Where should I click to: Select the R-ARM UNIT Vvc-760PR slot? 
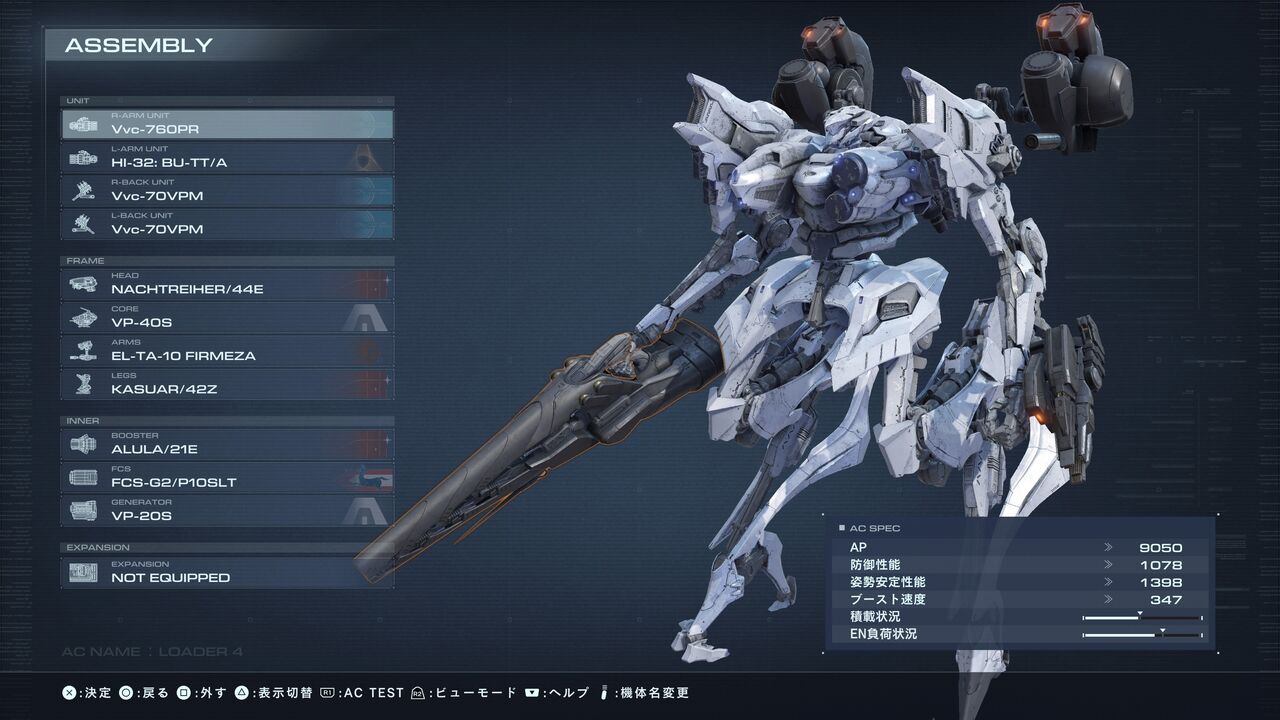coord(227,124)
